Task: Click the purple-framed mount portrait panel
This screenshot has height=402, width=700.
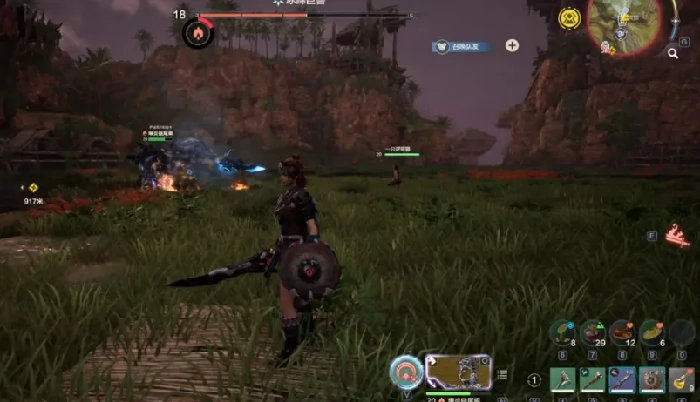Action: [457, 371]
